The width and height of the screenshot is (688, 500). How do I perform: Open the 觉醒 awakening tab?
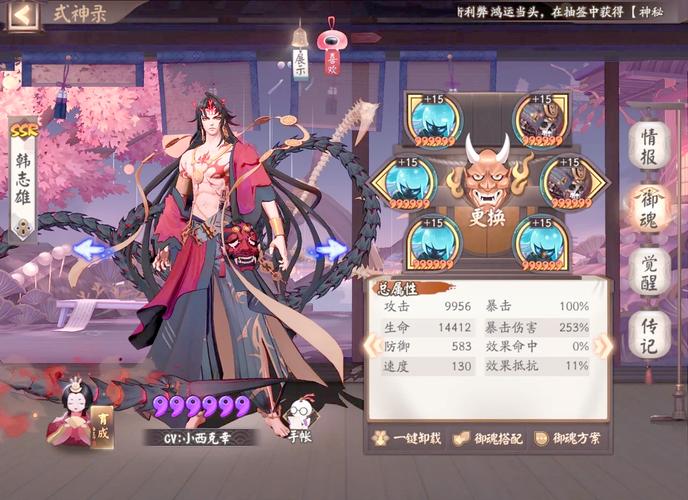[648, 271]
